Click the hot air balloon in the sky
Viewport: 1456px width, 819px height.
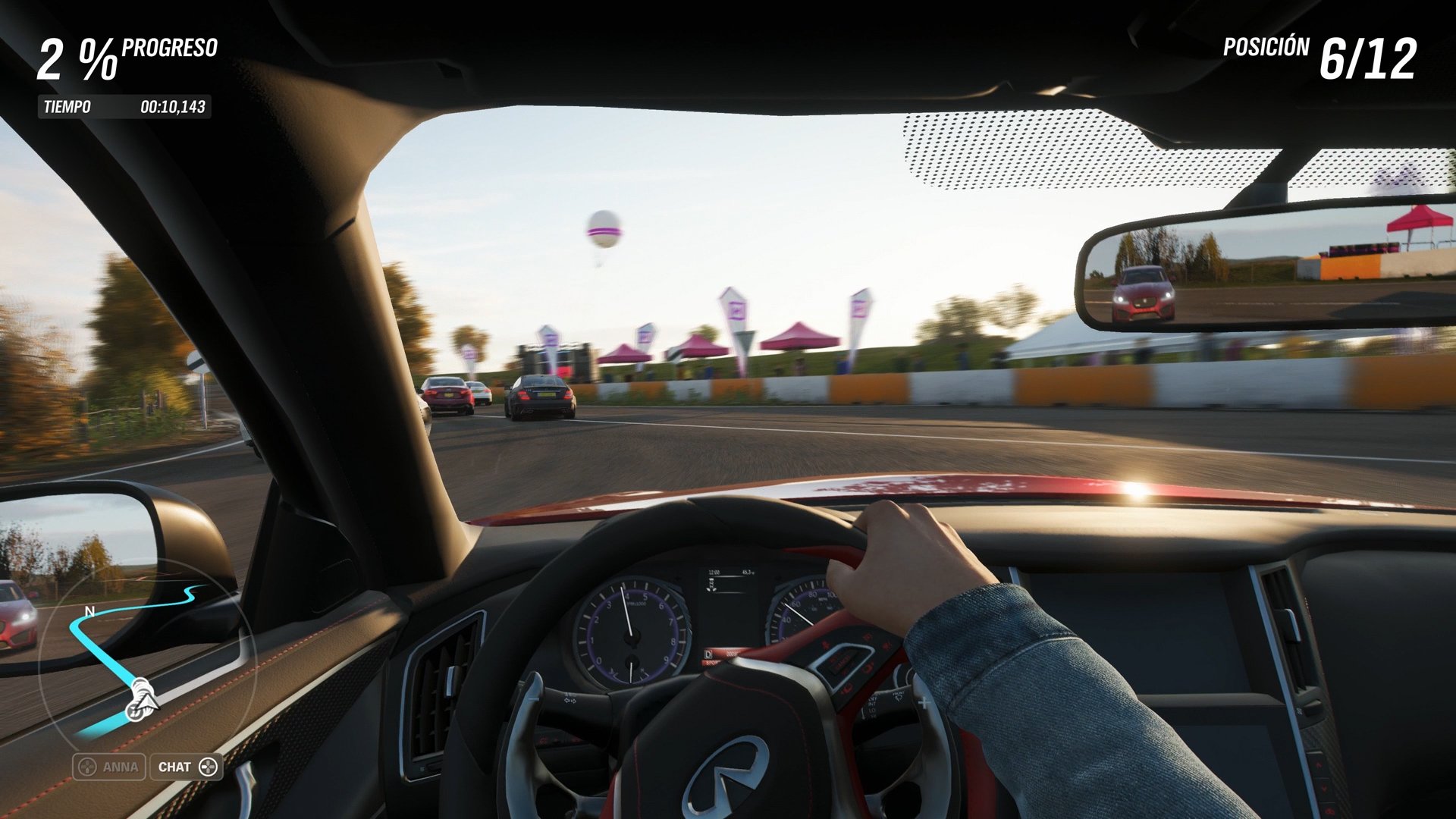tap(603, 230)
